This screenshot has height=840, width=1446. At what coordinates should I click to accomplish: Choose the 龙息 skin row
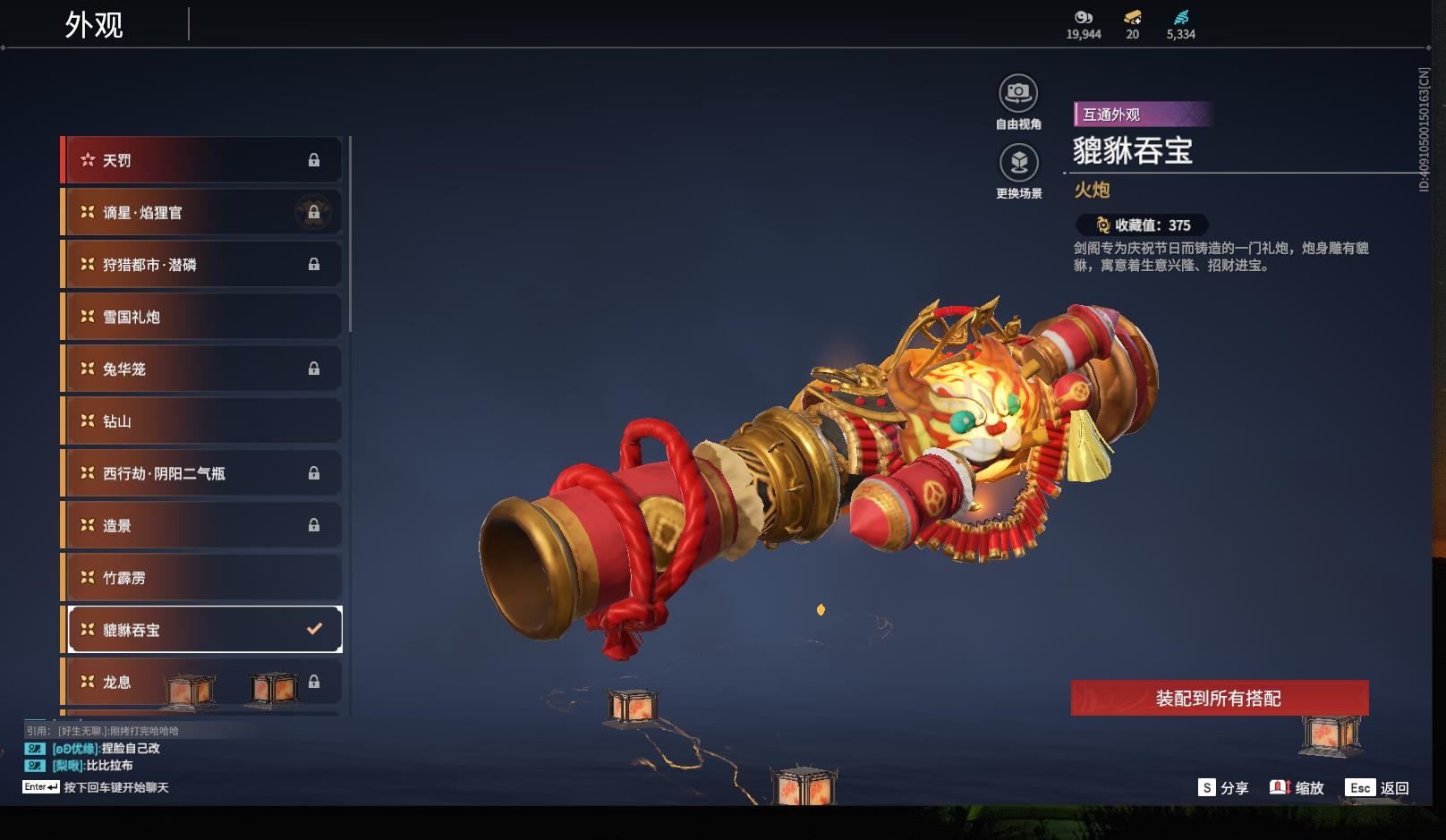click(x=204, y=682)
